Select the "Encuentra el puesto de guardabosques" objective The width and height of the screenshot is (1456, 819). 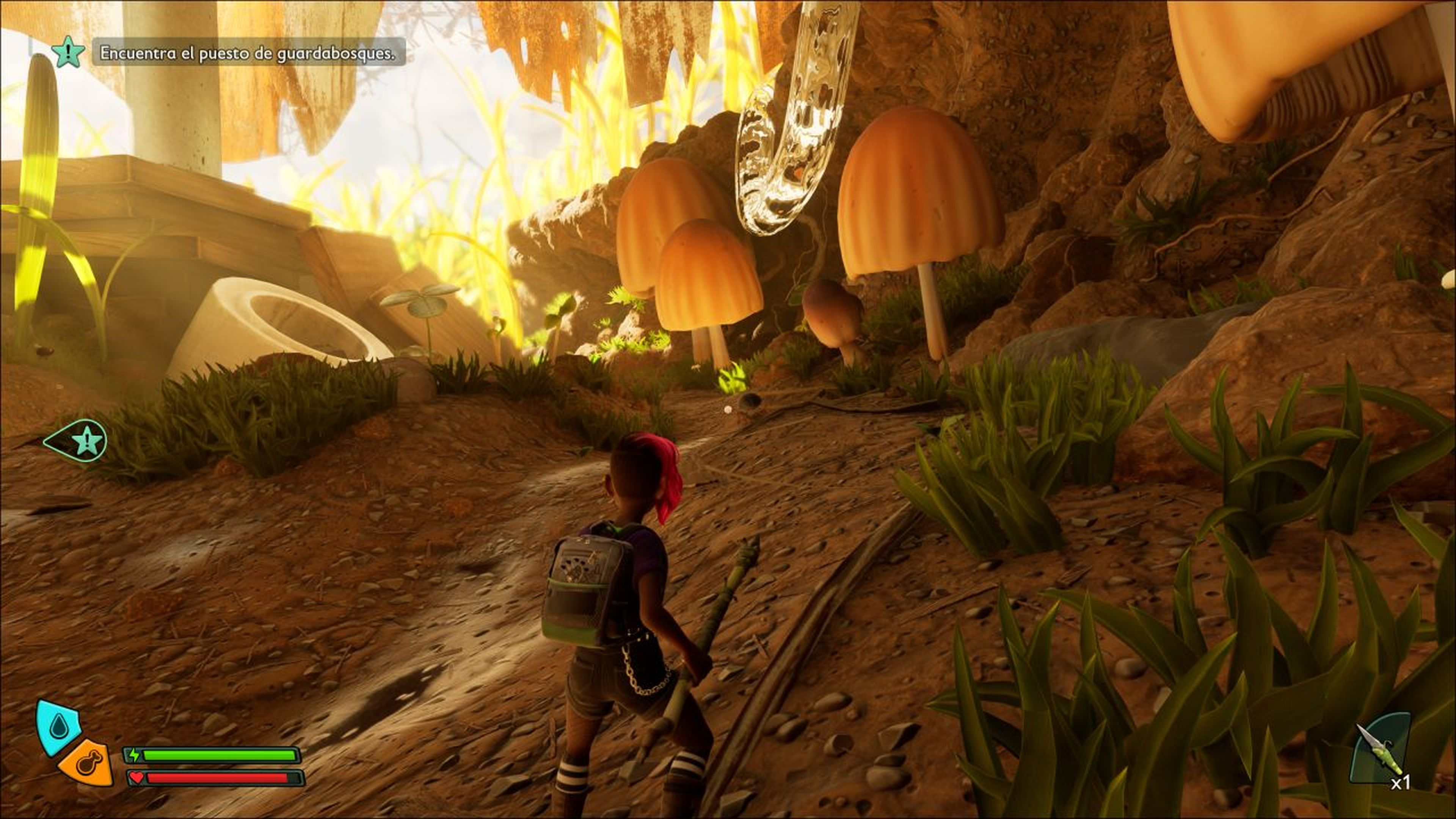pos(248,53)
